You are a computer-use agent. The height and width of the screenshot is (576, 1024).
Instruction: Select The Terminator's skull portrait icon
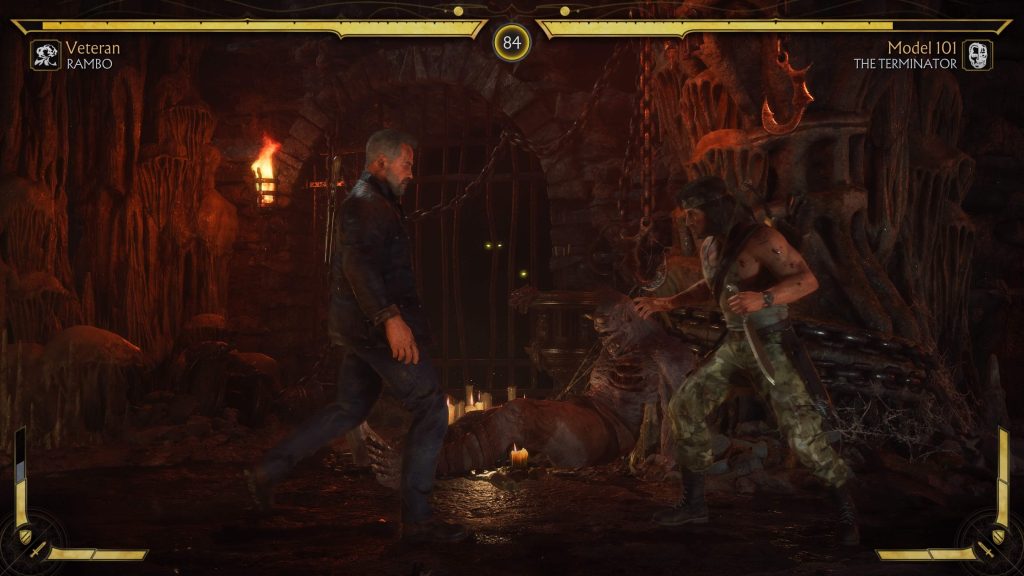pos(977,55)
